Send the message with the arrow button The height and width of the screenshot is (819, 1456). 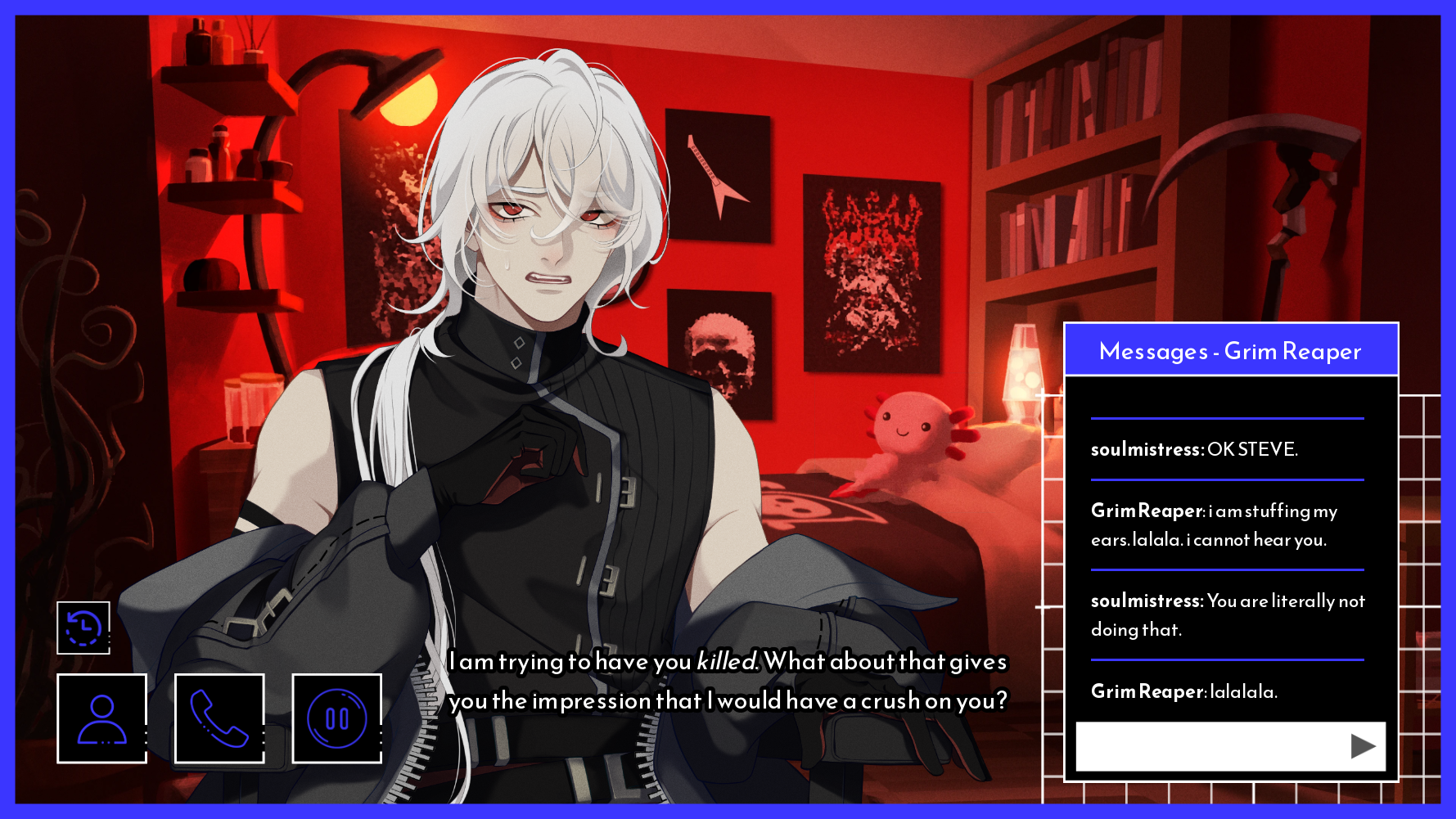pyautogui.click(x=1362, y=746)
